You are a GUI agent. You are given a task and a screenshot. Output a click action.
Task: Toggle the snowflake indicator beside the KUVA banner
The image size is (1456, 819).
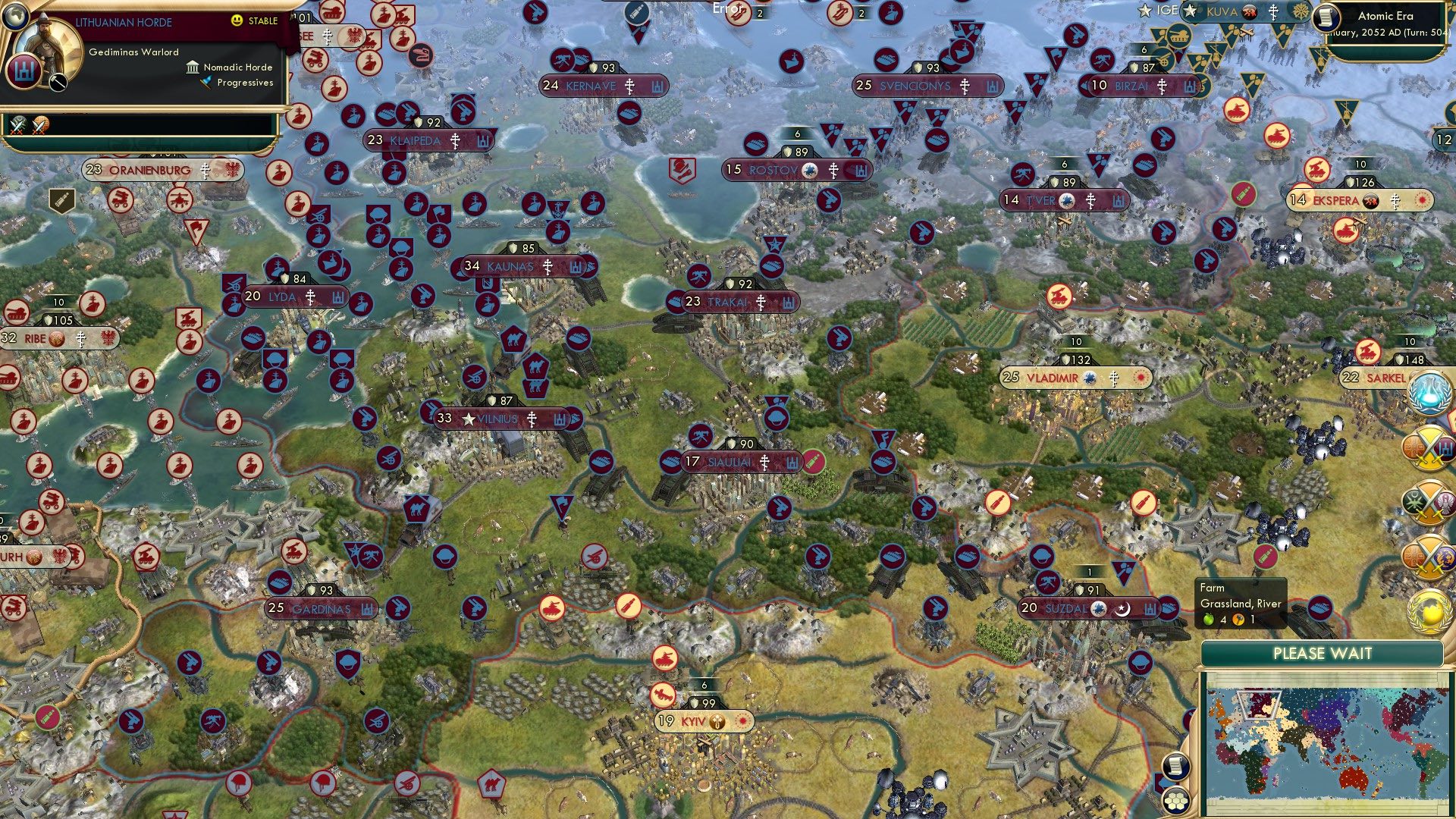click(1301, 11)
